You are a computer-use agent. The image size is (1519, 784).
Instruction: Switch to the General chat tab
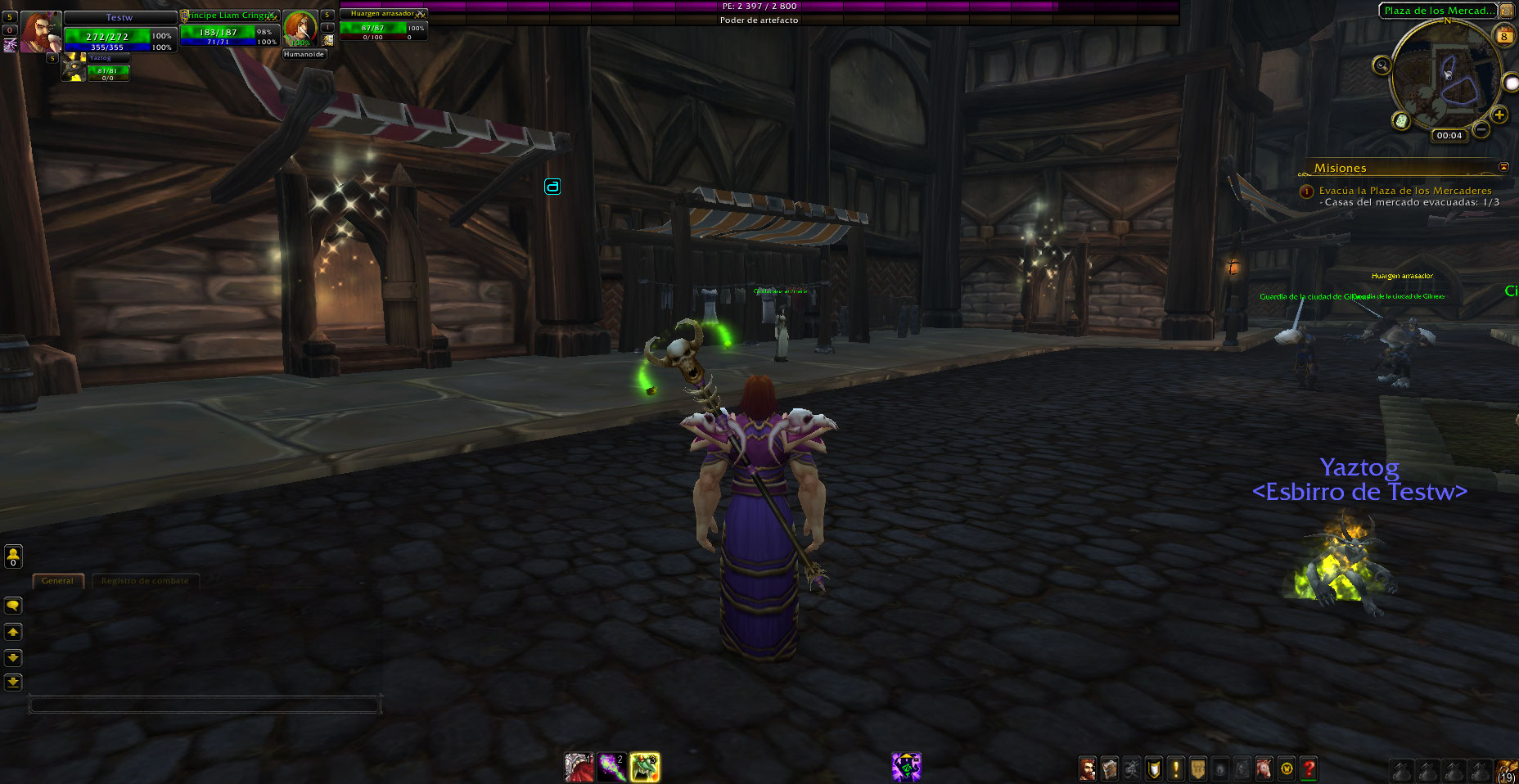[x=57, y=580]
